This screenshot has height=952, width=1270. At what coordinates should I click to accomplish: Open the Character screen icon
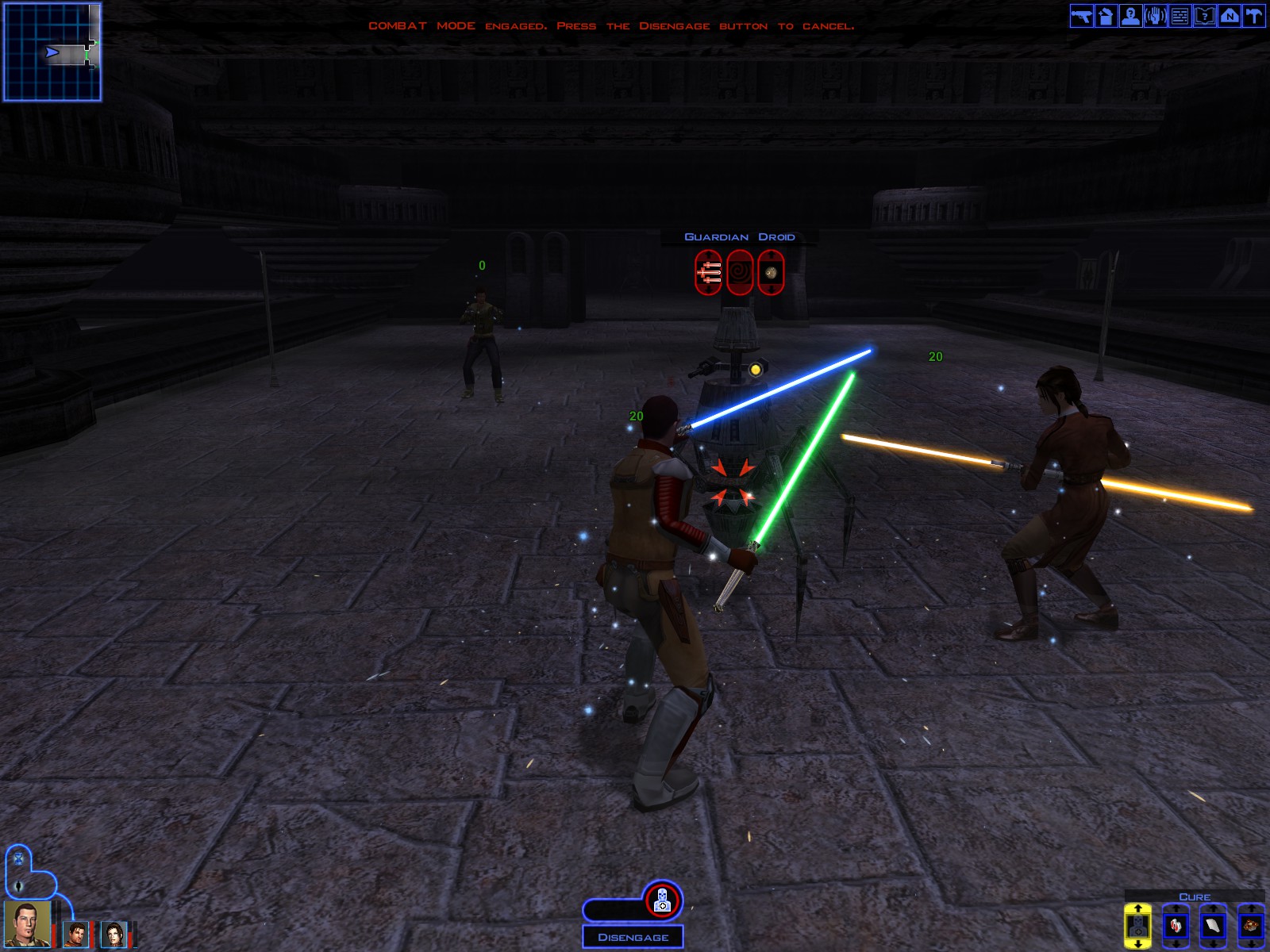click(x=1131, y=16)
